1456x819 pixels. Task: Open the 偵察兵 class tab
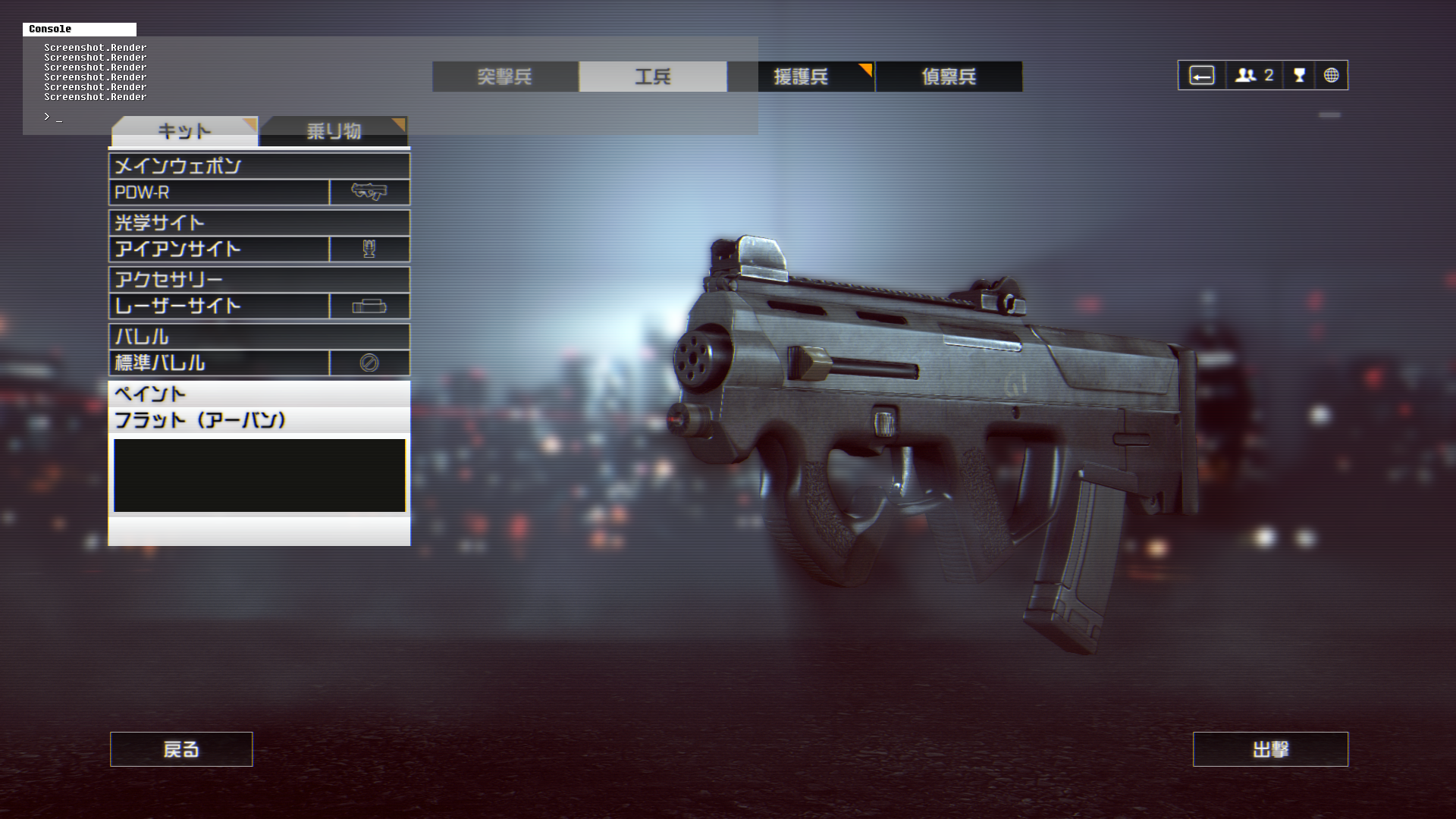point(949,77)
